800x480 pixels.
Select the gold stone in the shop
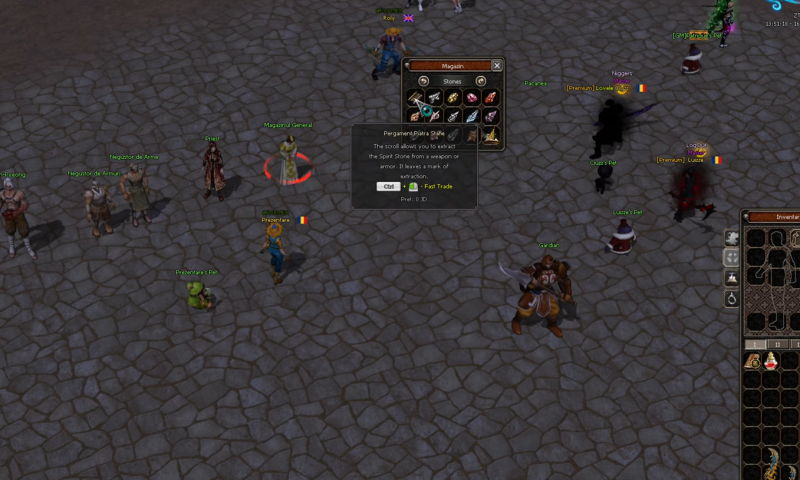(x=453, y=98)
